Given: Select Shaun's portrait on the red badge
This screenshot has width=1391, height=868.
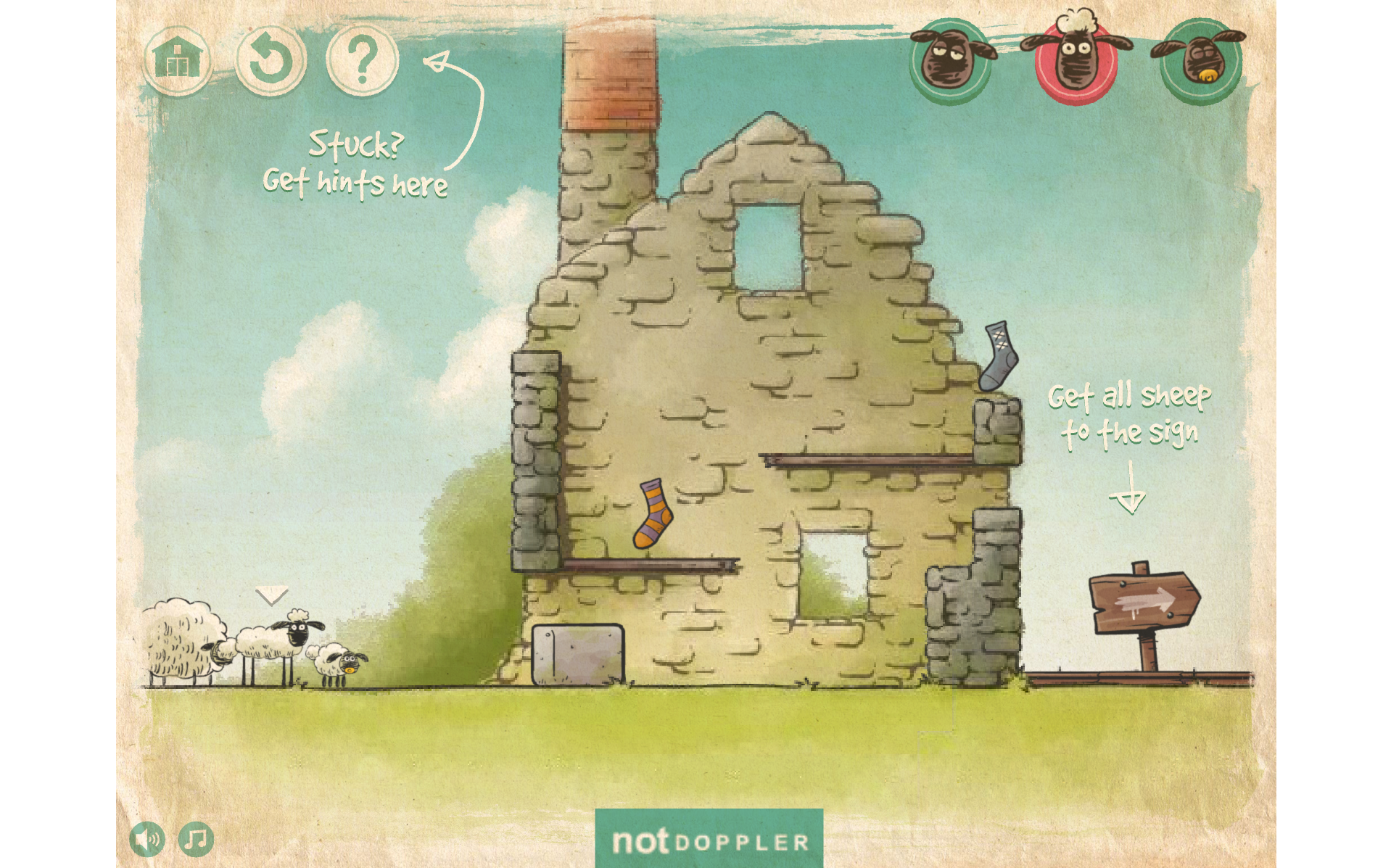Looking at the screenshot, I should pos(1076,61).
